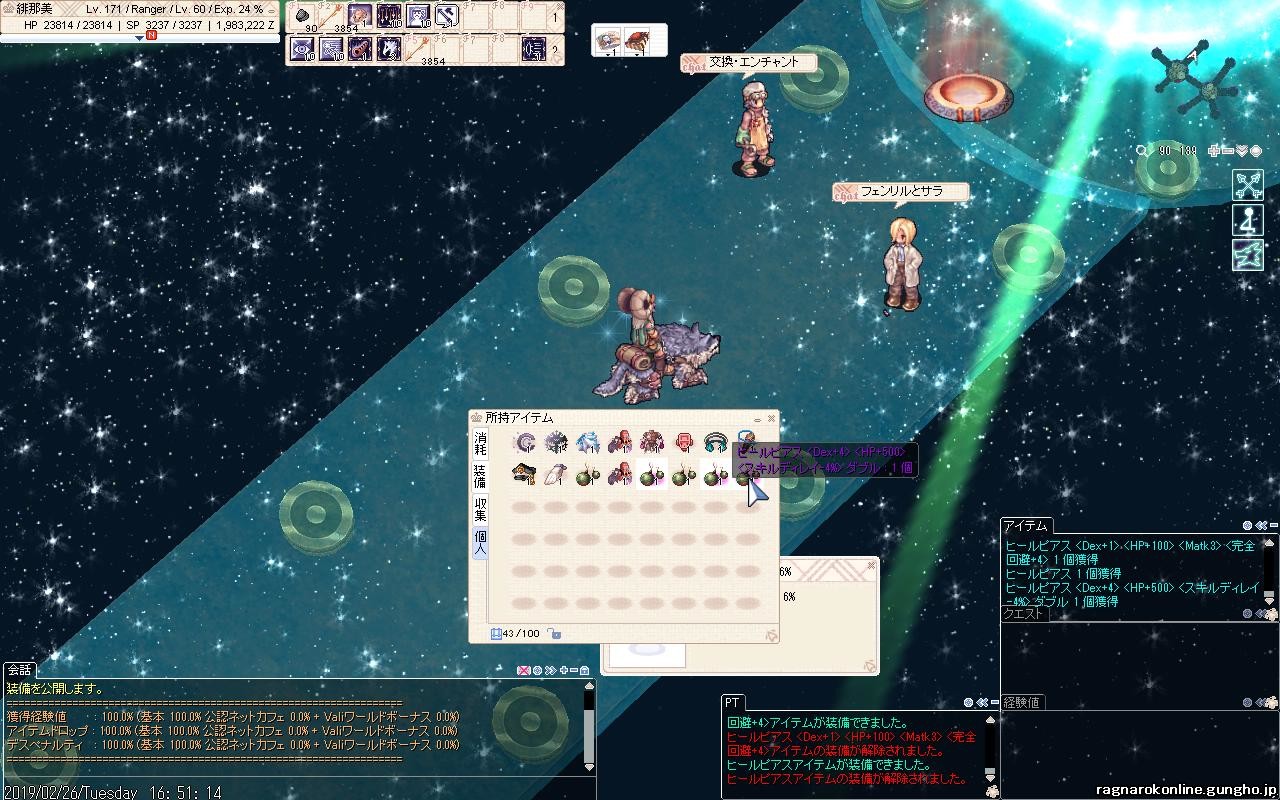1280x800 pixels.
Task: Pick the black hat item in inventory
Action: 523,474
